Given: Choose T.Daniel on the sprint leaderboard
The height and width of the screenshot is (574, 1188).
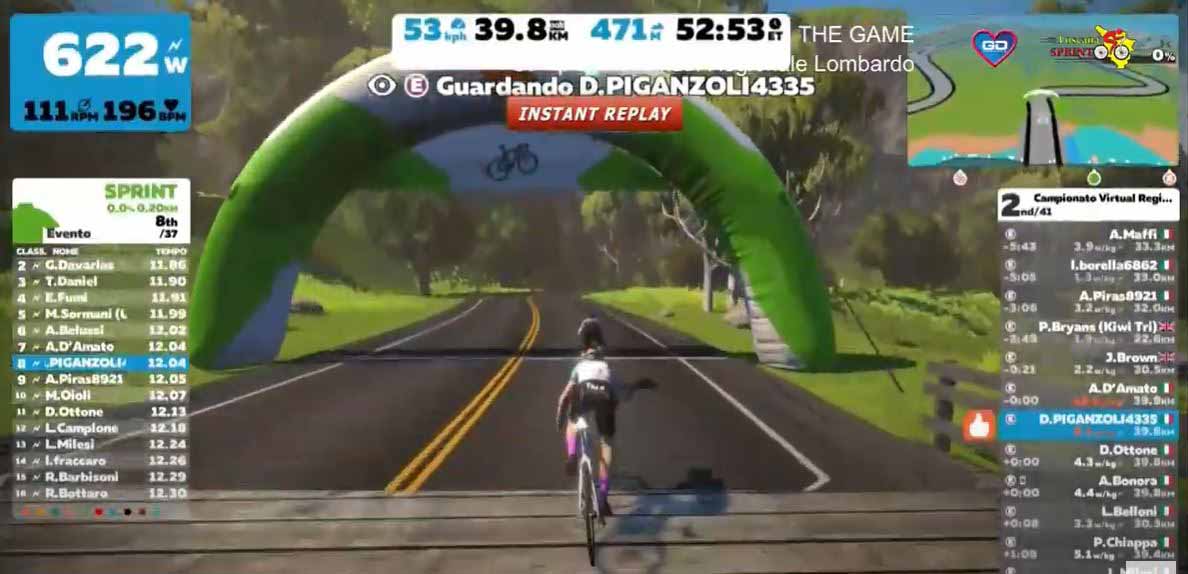Looking at the screenshot, I should [101, 282].
